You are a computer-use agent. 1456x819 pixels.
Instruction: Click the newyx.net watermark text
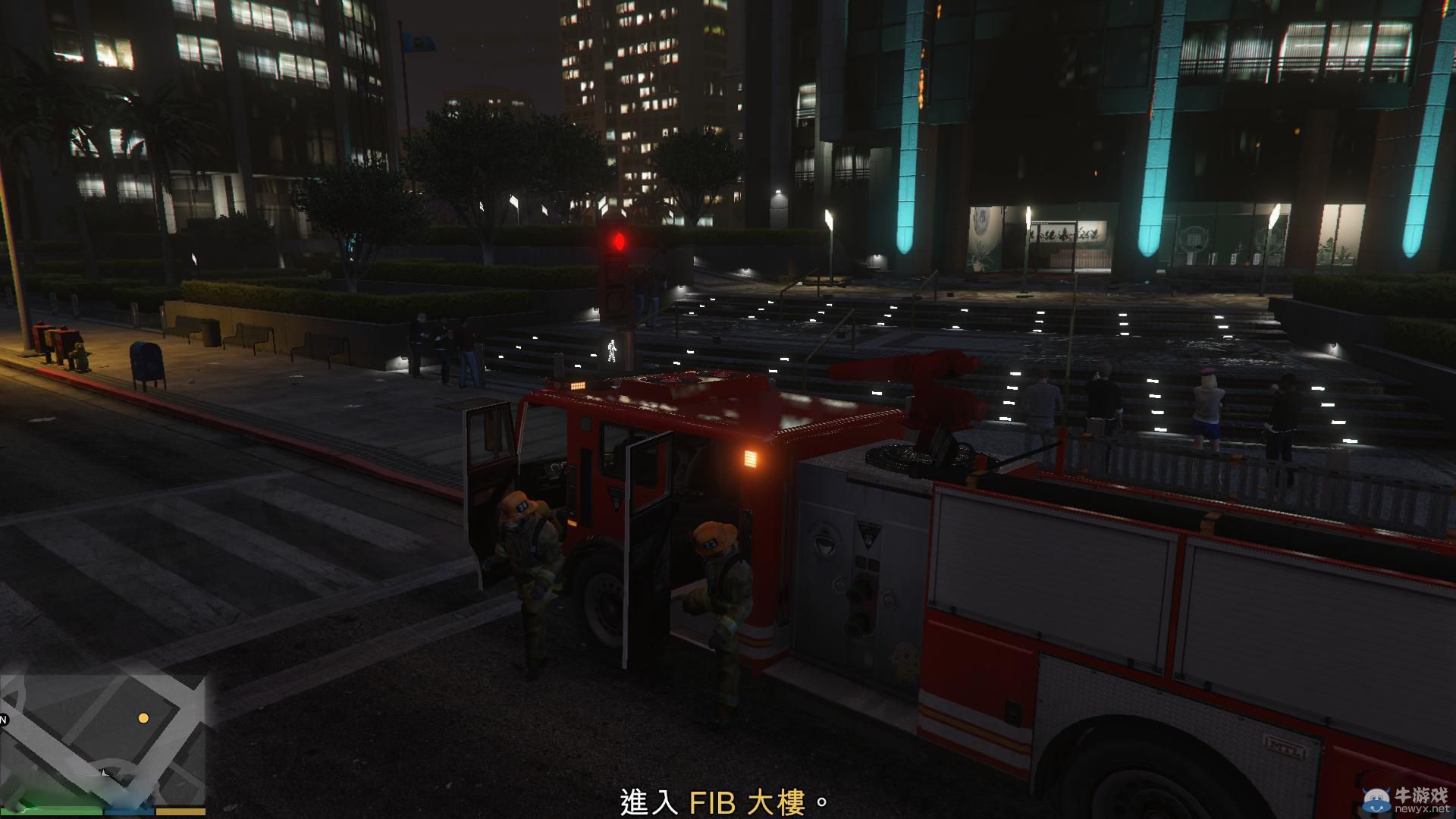pyautogui.click(x=1421, y=808)
